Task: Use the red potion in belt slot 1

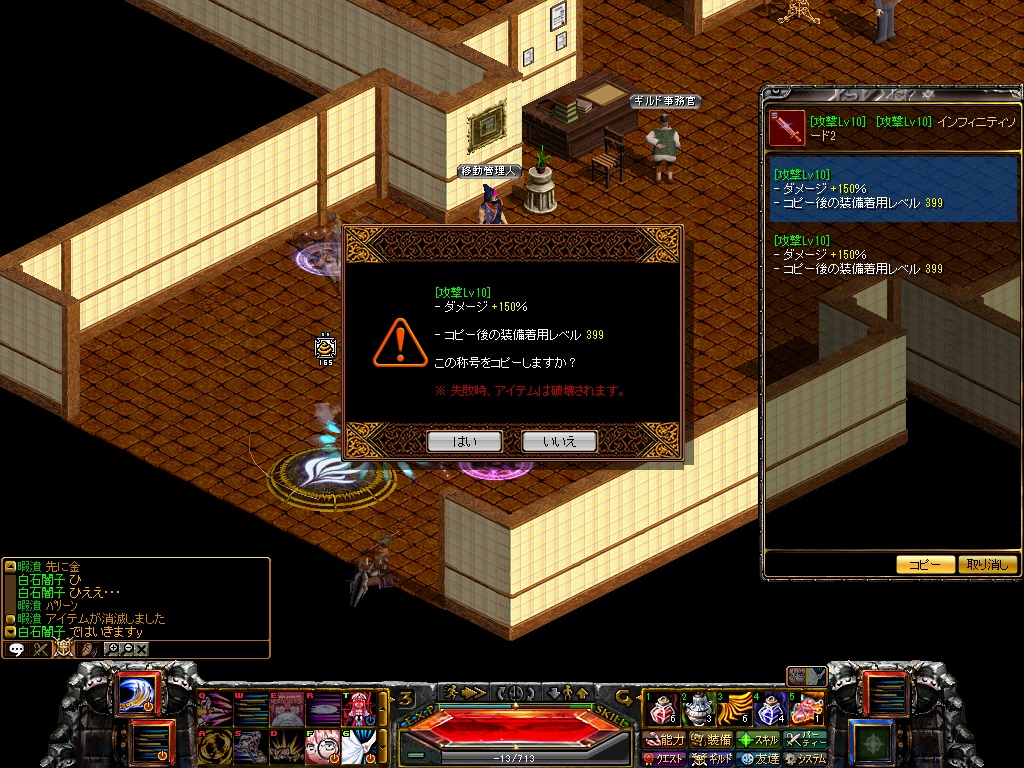Action: (x=660, y=710)
